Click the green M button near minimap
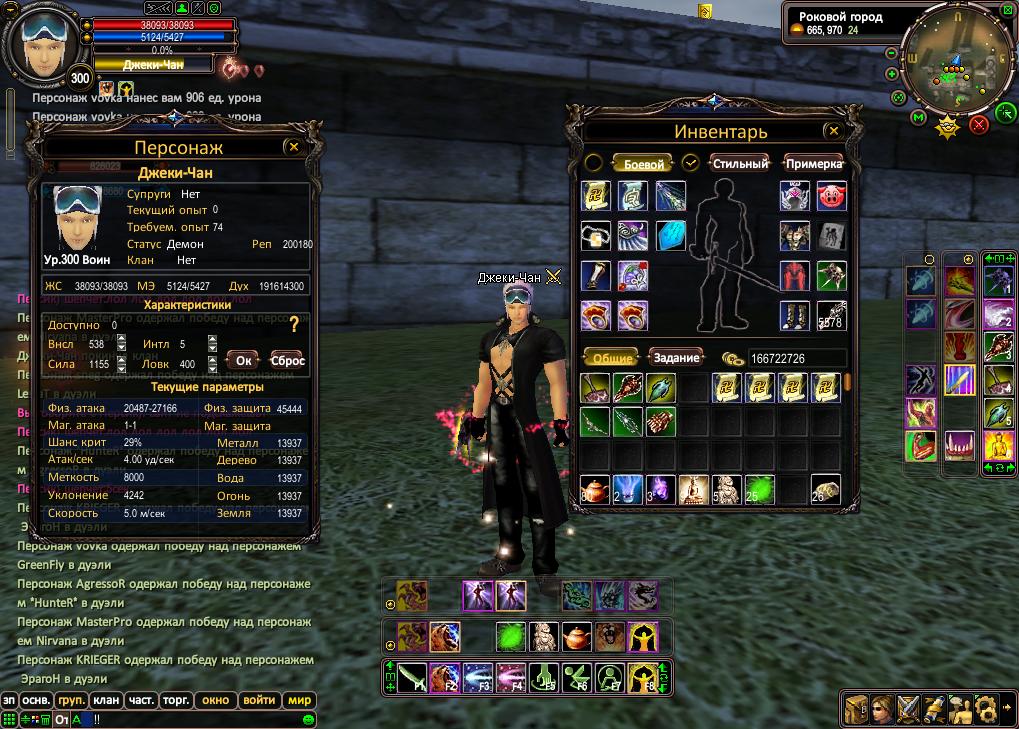The image size is (1019, 729). [918, 118]
